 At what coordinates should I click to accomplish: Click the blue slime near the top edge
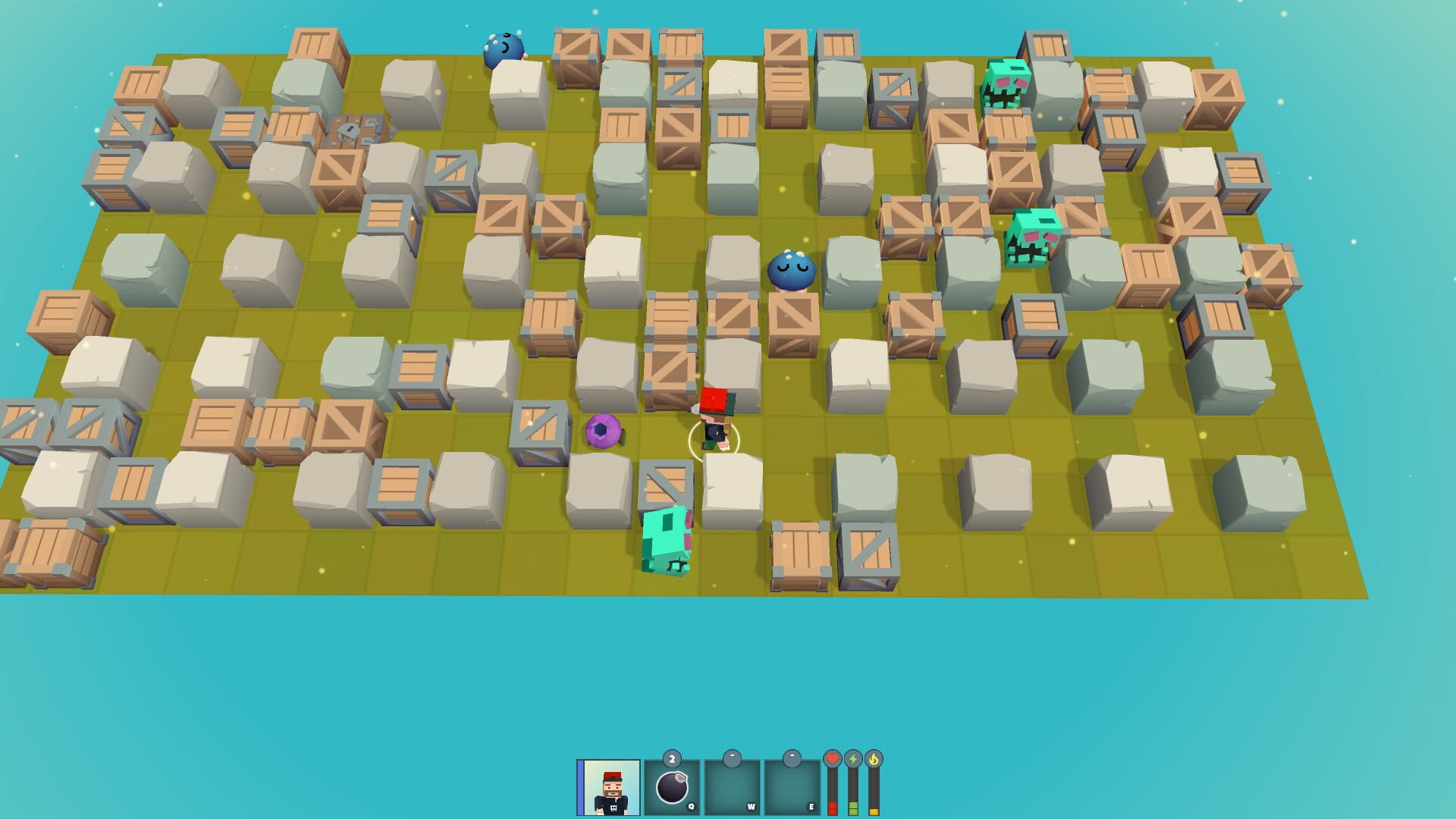(x=502, y=47)
